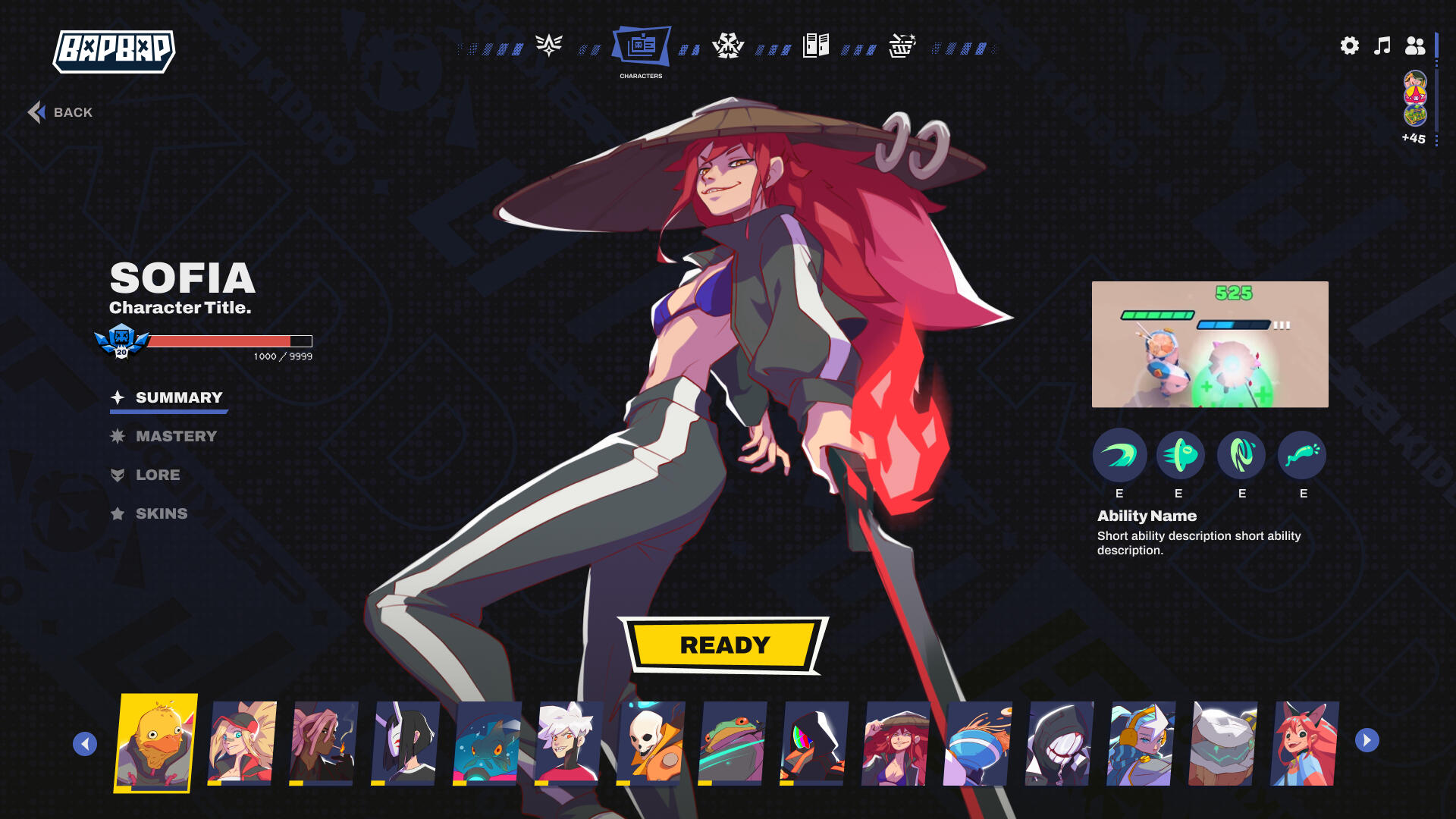Select Sofia's first ability icon
The height and width of the screenshot is (819, 1456).
click(1119, 456)
